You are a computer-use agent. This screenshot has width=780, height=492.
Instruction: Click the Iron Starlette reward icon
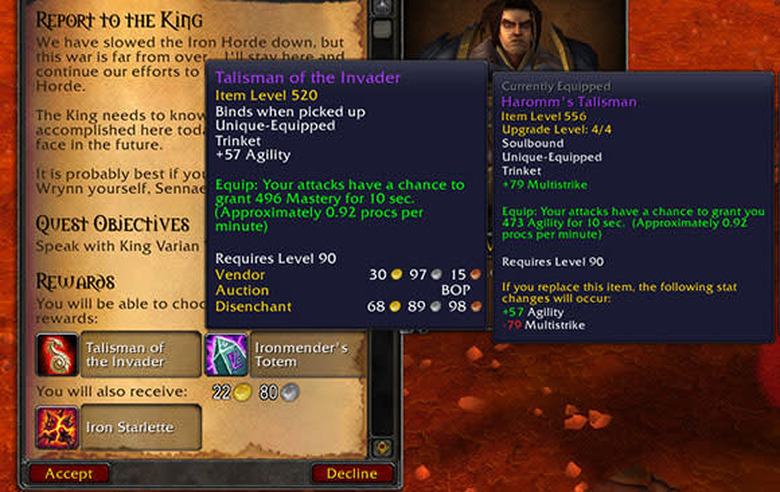55,427
